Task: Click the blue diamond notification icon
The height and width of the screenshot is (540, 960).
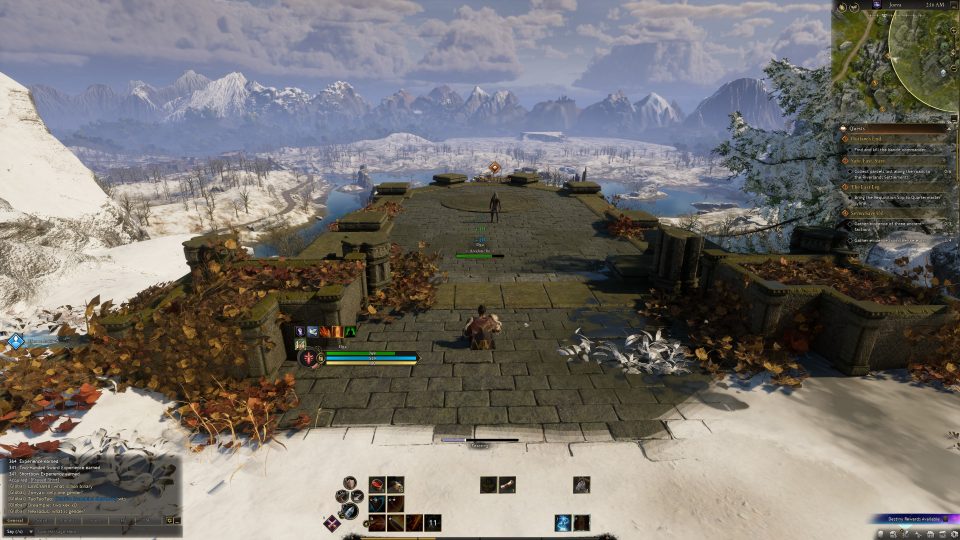Action: 16,341
